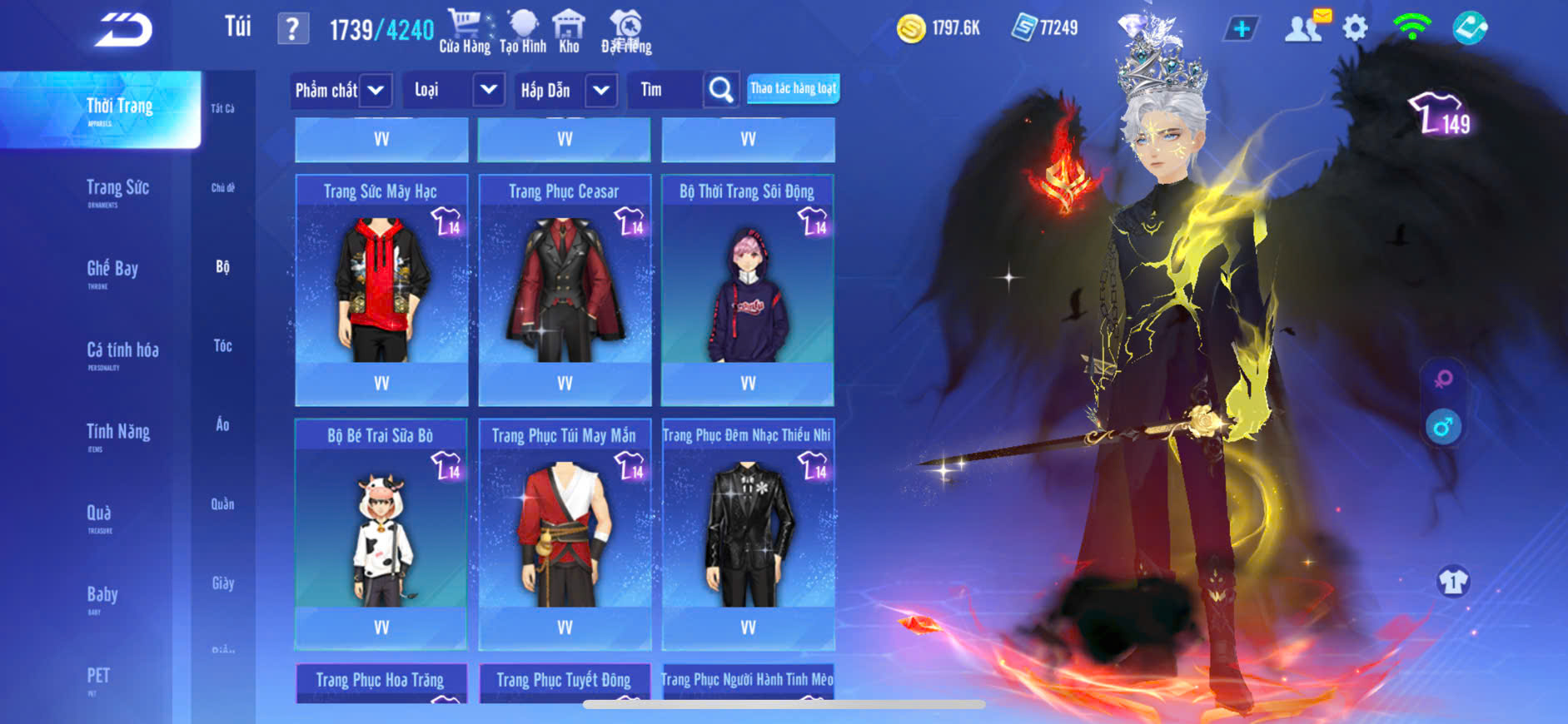
Task: Choose the Trang Phục Ceasar outfit
Action: click(x=565, y=287)
